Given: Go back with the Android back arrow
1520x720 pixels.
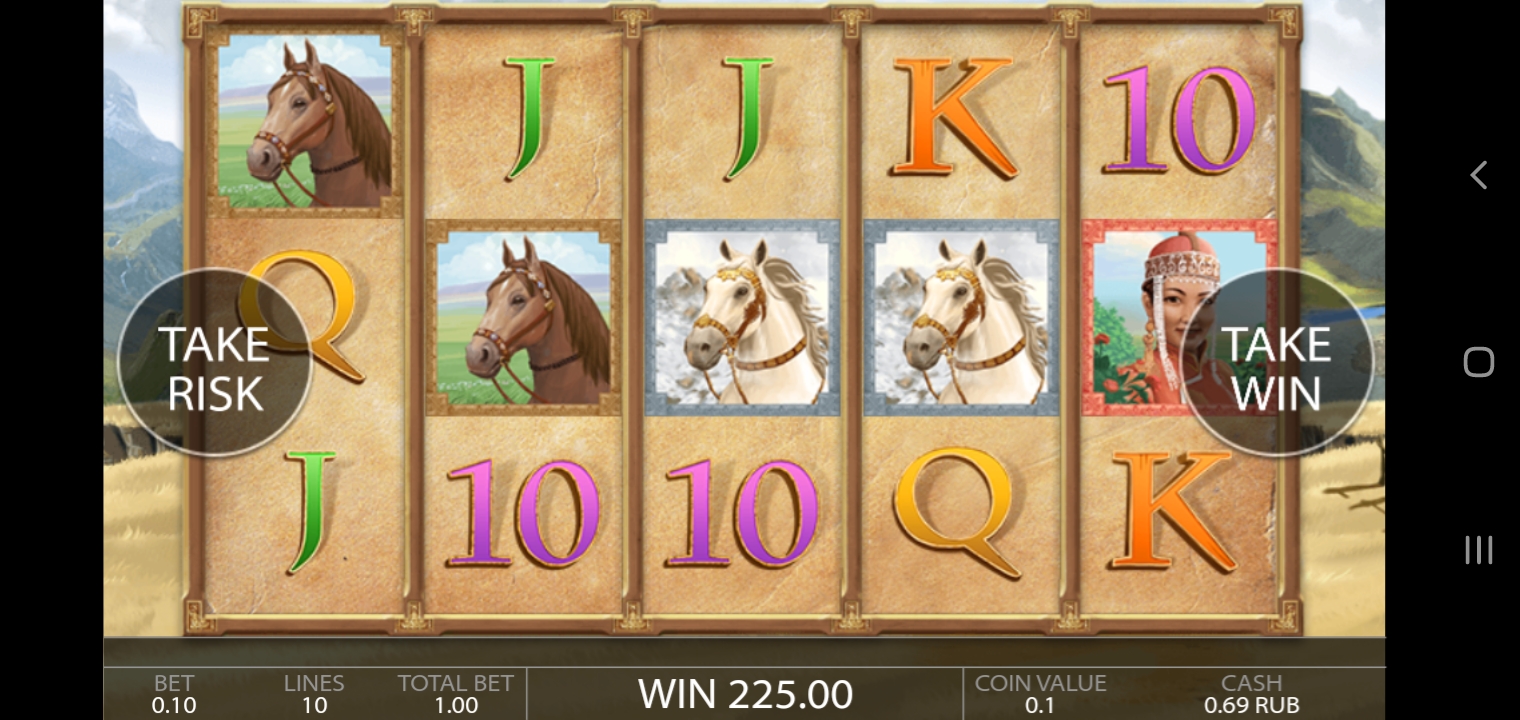Looking at the screenshot, I should (x=1478, y=175).
